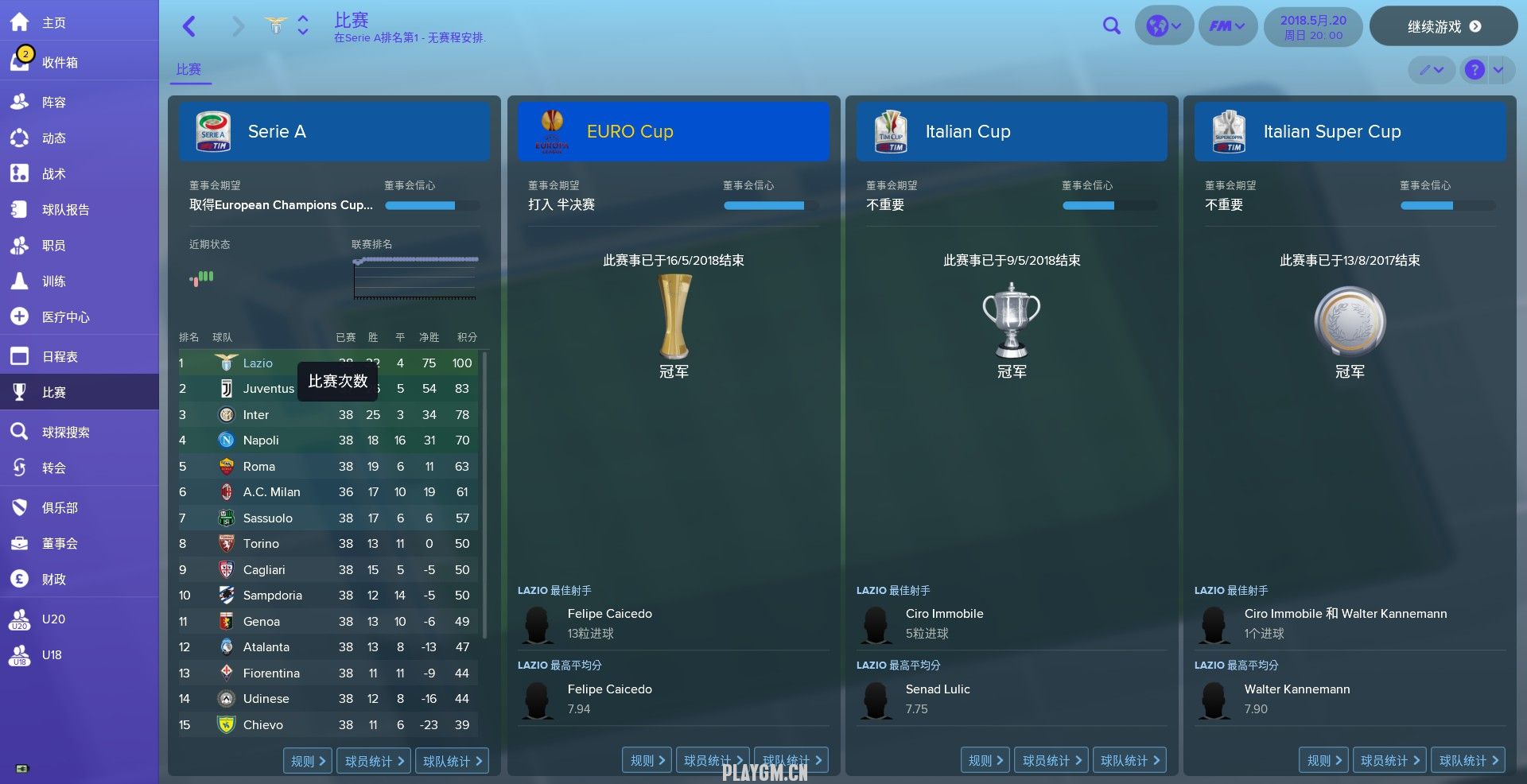Open the 阵容 squad page
The width and height of the screenshot is (1527, 784).
click(53, 102)
